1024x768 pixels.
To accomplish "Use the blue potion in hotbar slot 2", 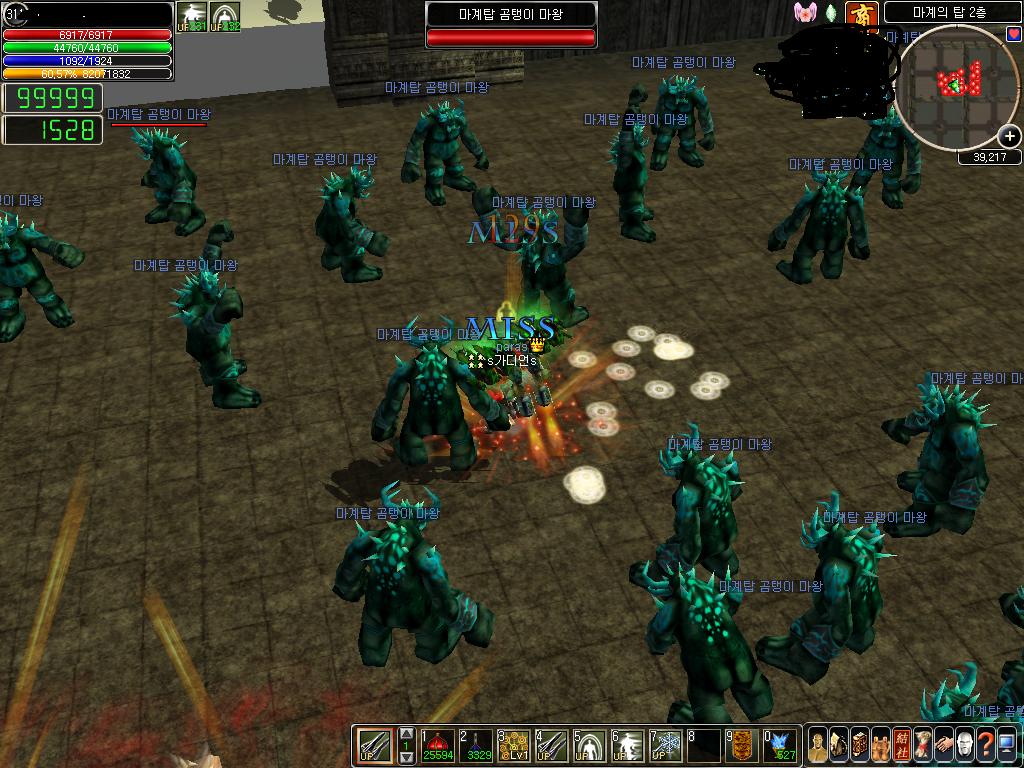I will click(x=475, y=745).
